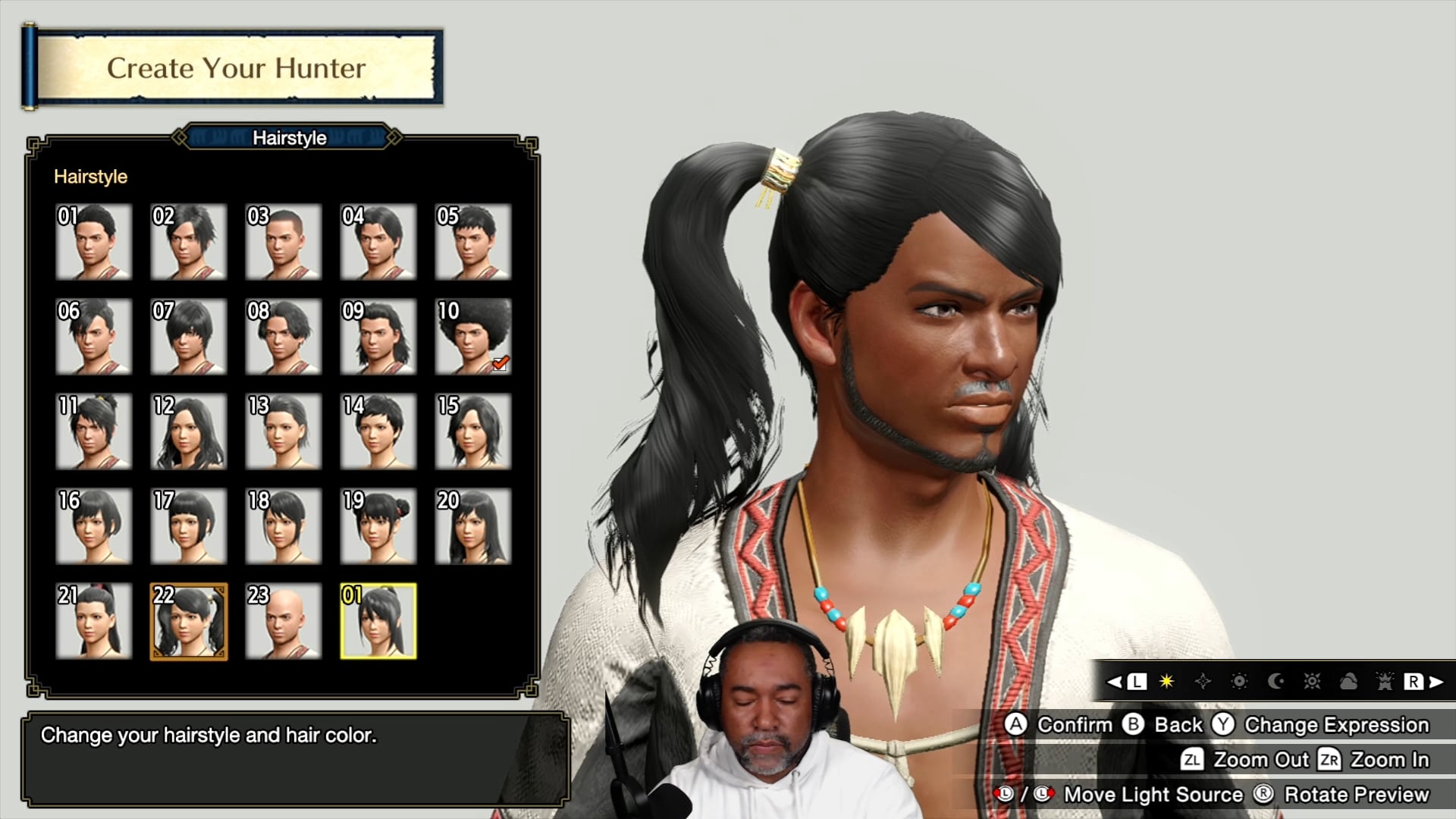Choose the afro hairstyle 10

pos(472,337)
